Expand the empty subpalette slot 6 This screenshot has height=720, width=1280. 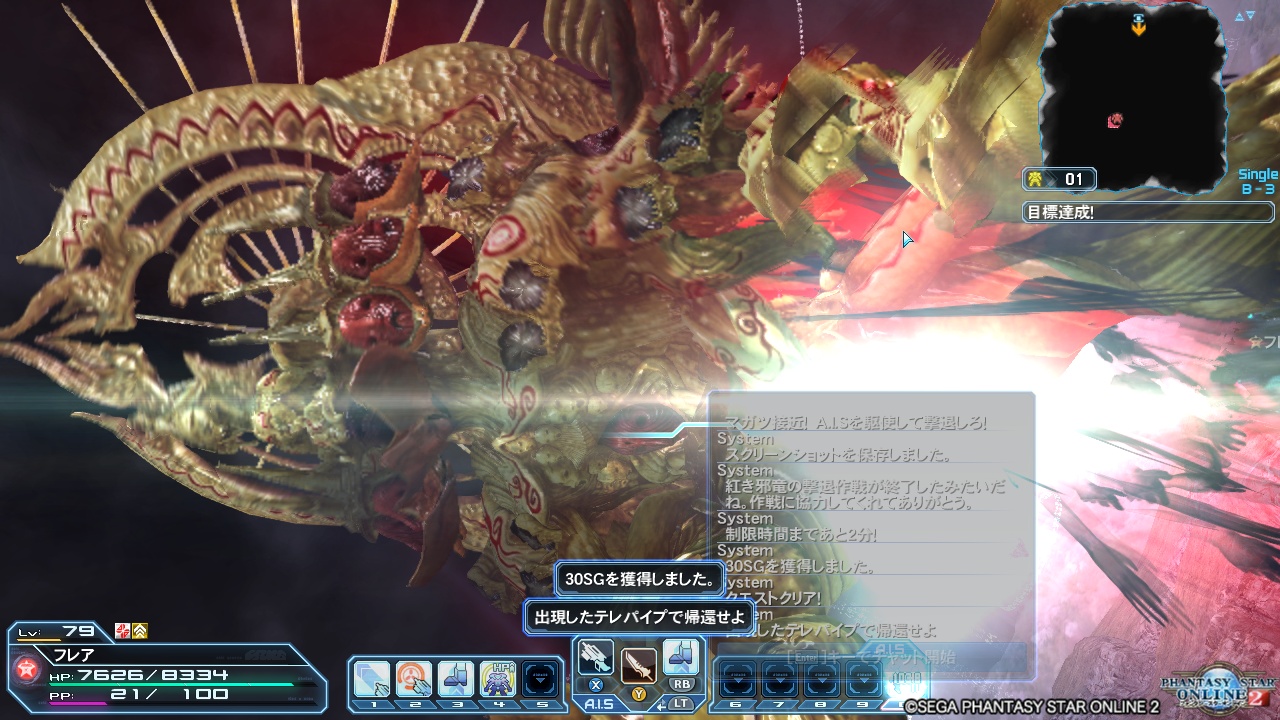pyautogui.click(x=737, y=677)
